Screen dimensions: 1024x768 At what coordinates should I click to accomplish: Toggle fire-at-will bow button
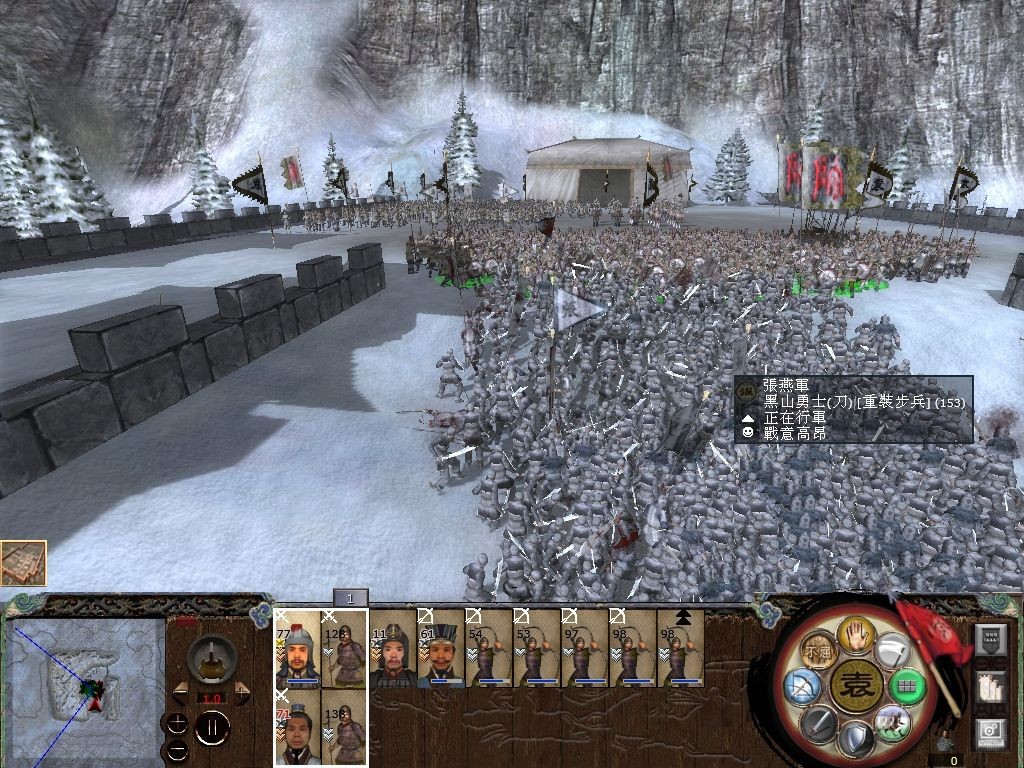point(802,688)
